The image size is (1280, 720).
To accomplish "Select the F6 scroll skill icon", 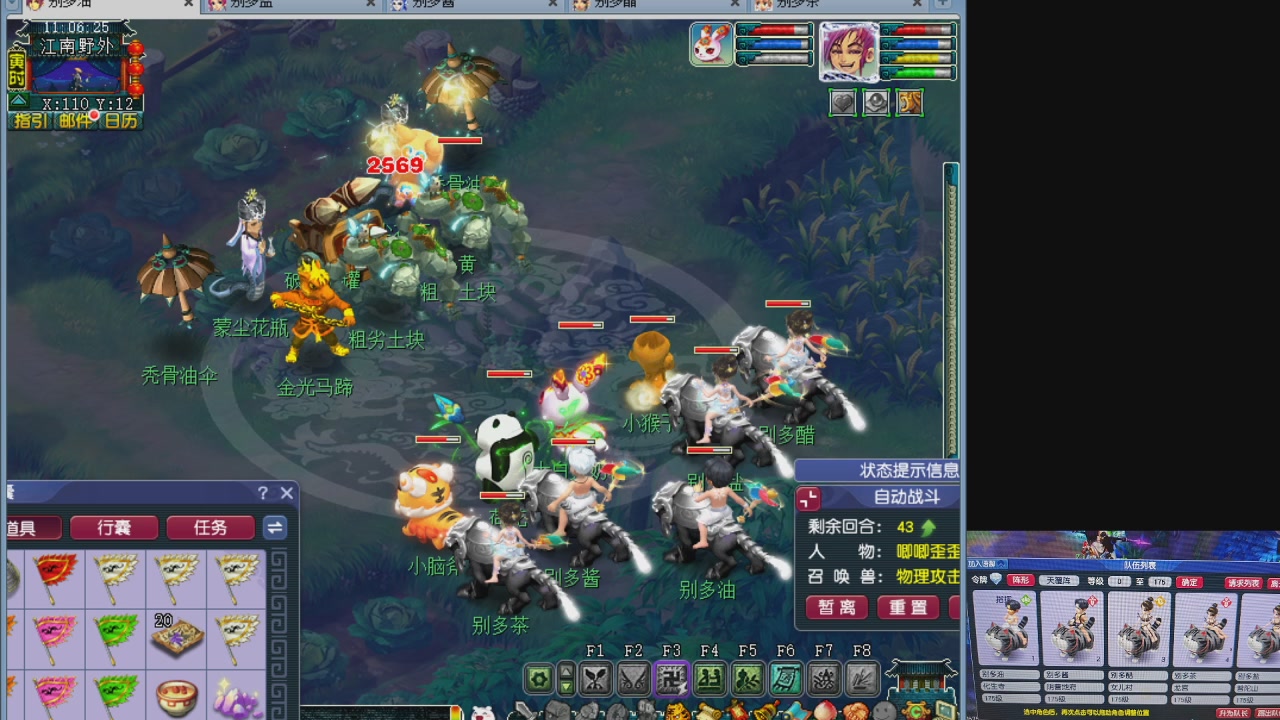I will pos(785,678).
